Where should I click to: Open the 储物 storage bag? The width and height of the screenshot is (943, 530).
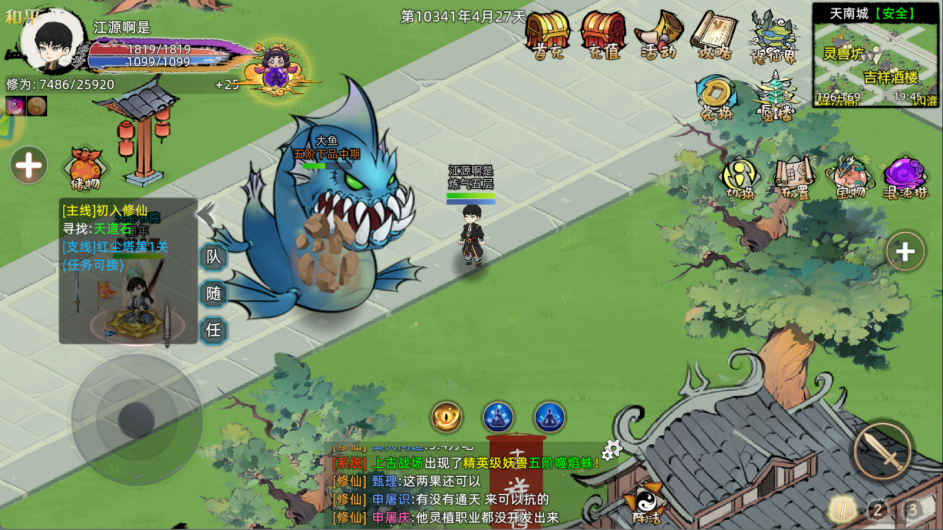point(85,169)
